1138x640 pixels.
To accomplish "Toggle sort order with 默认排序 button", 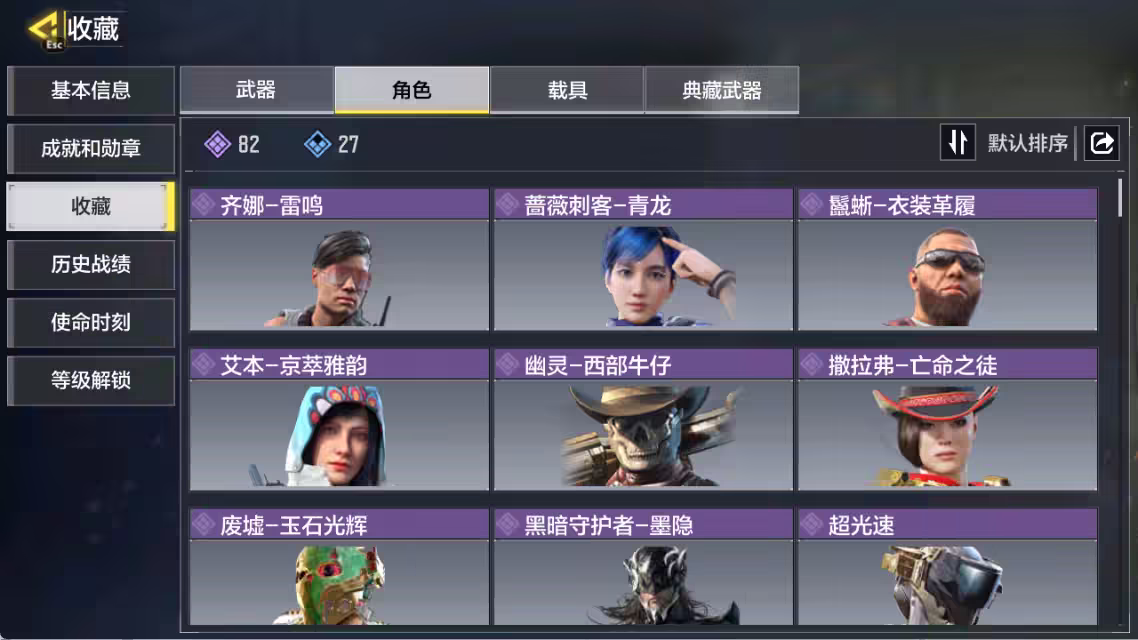I will 1007,143.
